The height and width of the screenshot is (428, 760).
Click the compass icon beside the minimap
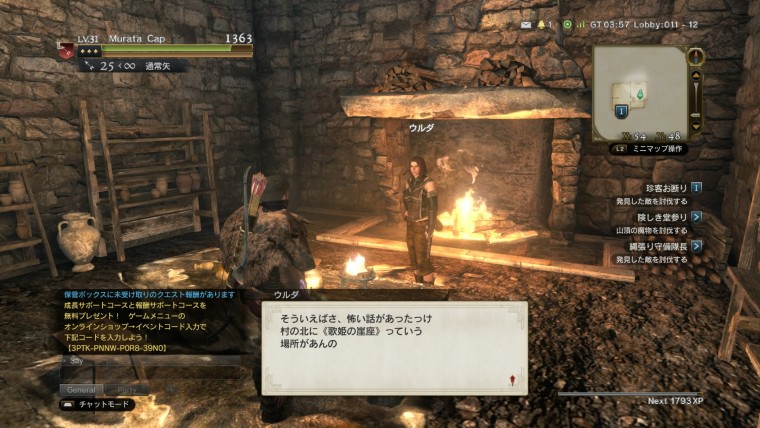coord(696,56)
